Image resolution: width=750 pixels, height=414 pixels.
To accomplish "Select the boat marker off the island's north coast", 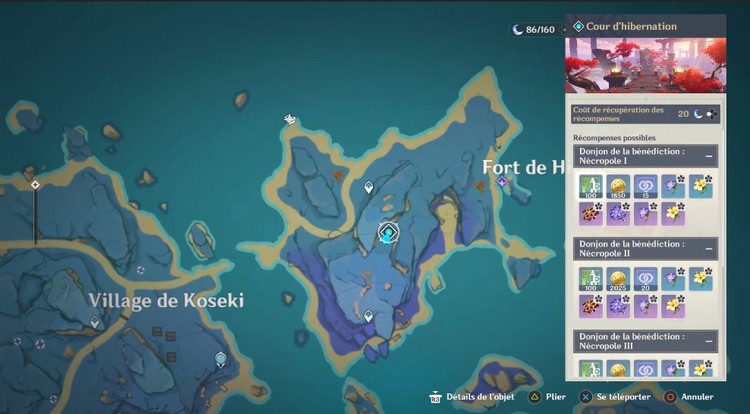I will pos(289,120).
